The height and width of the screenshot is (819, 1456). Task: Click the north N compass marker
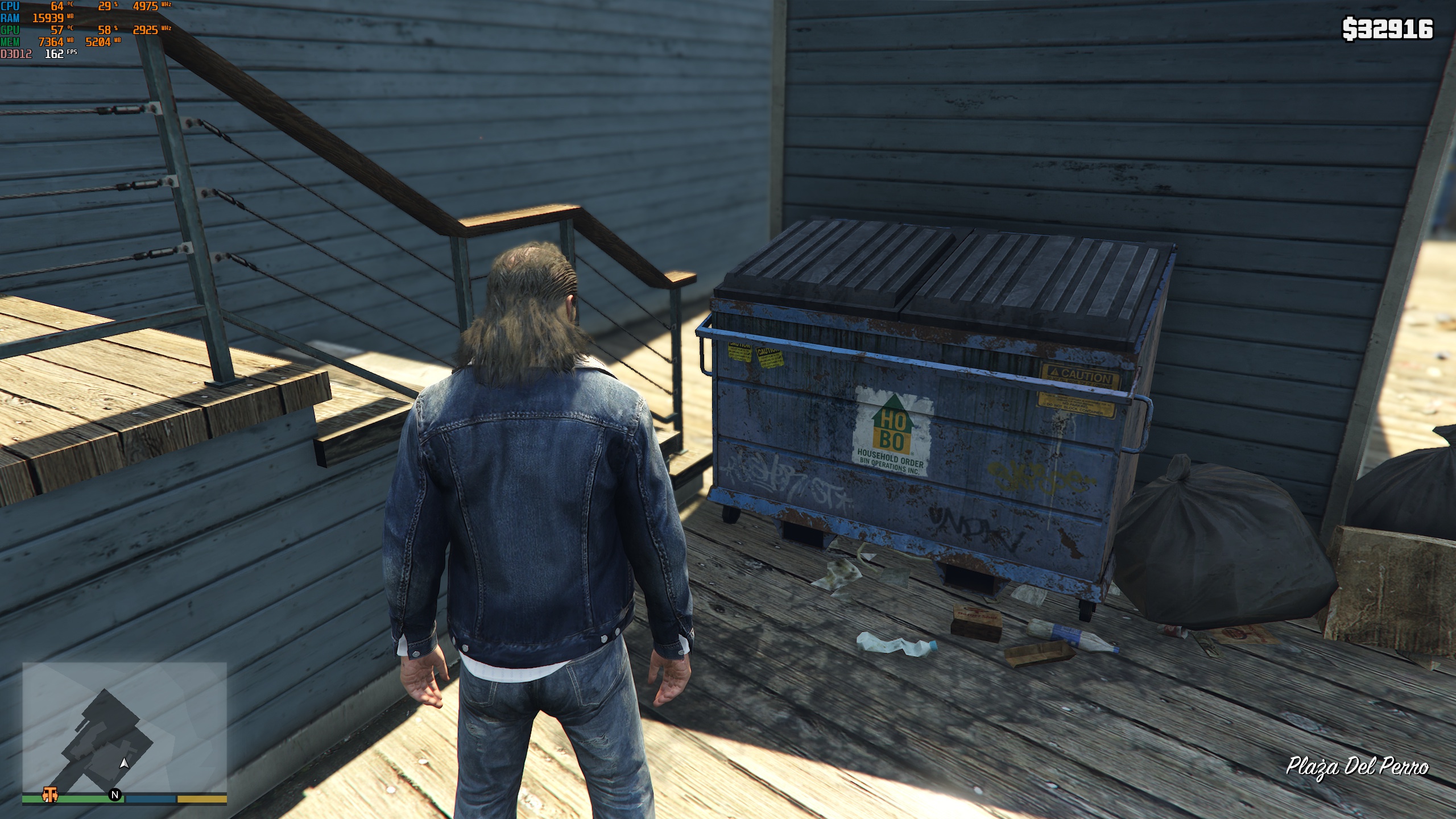[115, 795]
